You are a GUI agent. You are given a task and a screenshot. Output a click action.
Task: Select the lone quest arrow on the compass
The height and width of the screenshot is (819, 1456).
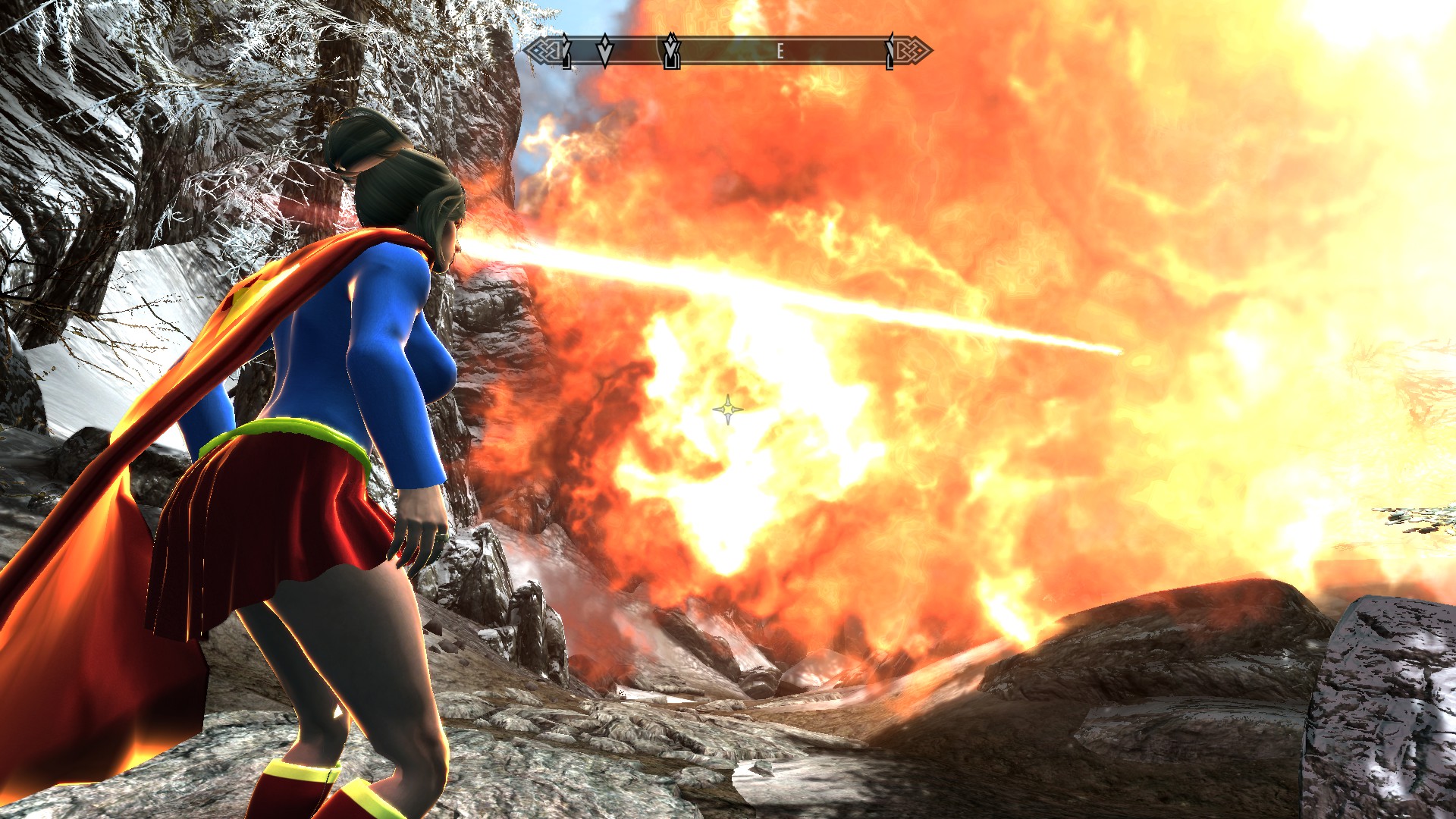604,52
